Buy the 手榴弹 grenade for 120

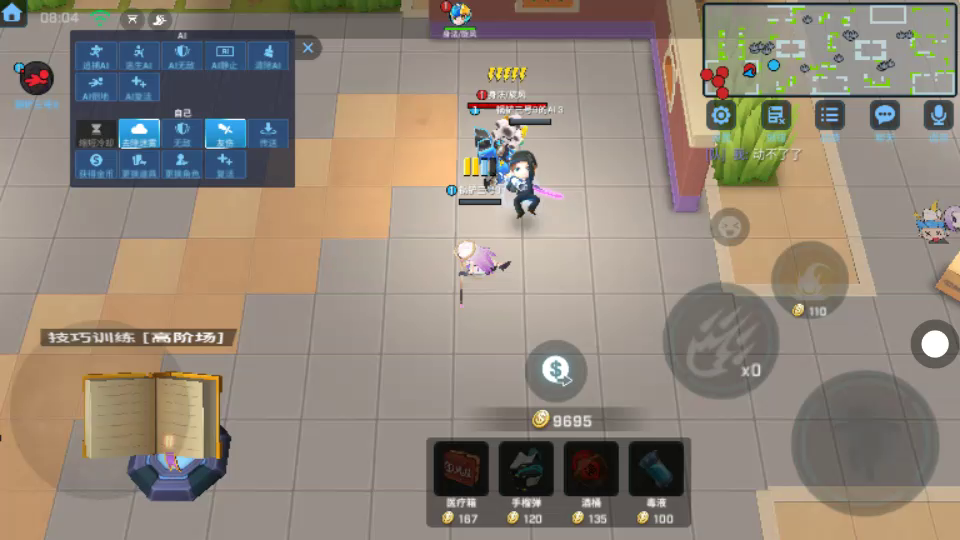pos(526,470)
